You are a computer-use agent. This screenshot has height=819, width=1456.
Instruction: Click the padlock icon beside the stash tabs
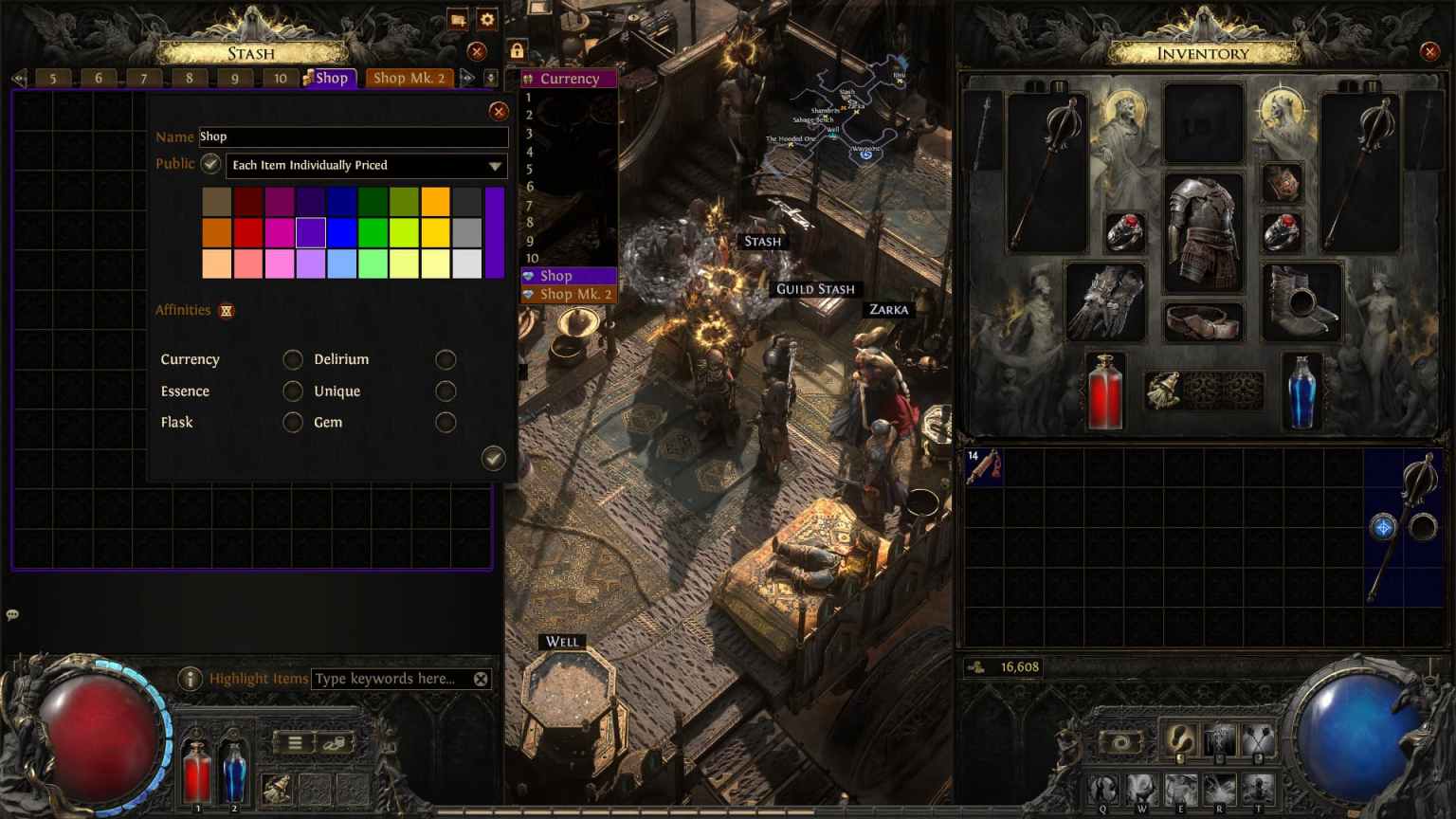pos(518,48)
